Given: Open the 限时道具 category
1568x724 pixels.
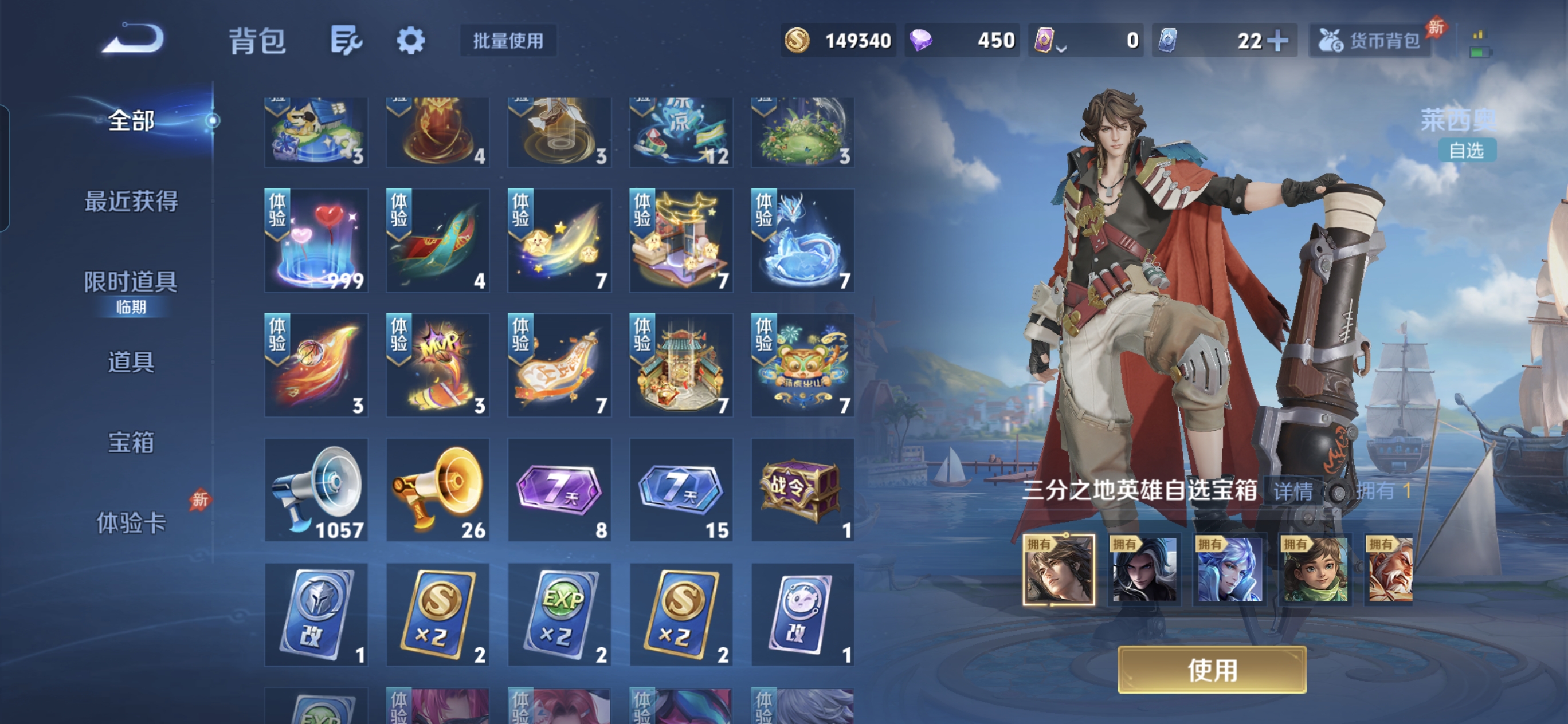Looking at the screenshot, I should pyautogui.click(x=131, y=283).
